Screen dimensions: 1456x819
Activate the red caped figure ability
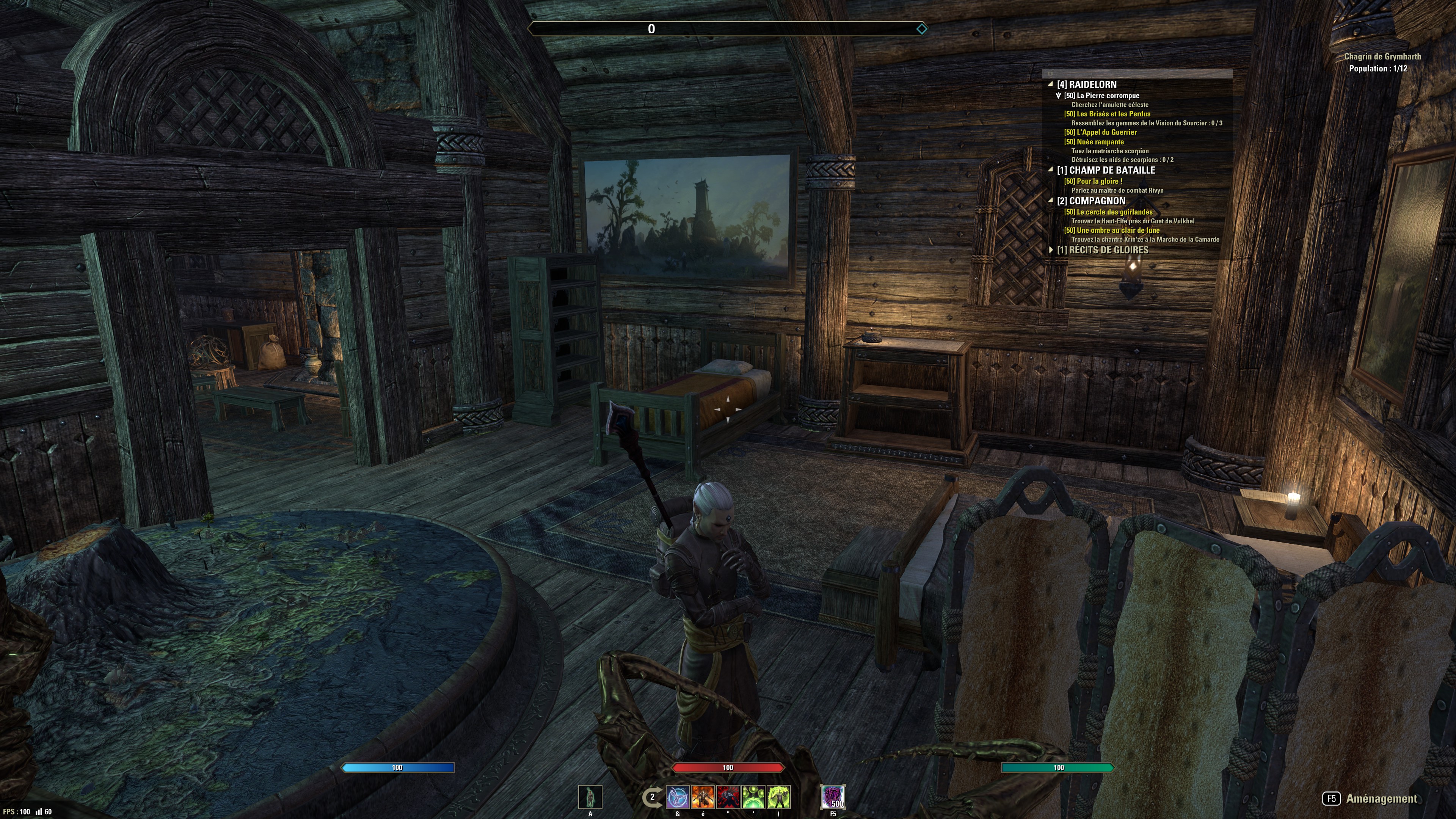(728, 797)
